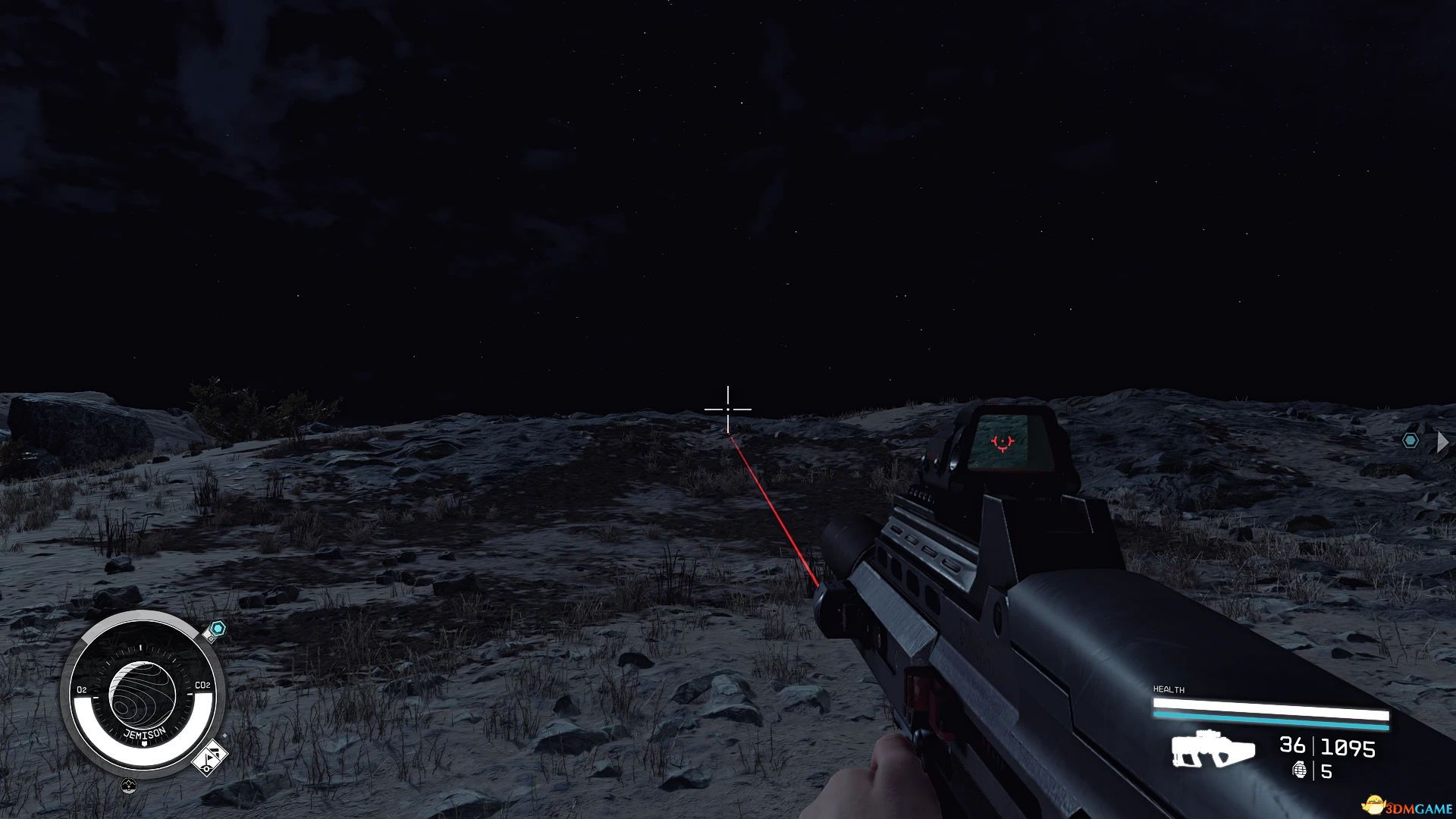Click the mountain icon under the compass
Viewport: 1456px width, 819px height.
click(129, 786)
